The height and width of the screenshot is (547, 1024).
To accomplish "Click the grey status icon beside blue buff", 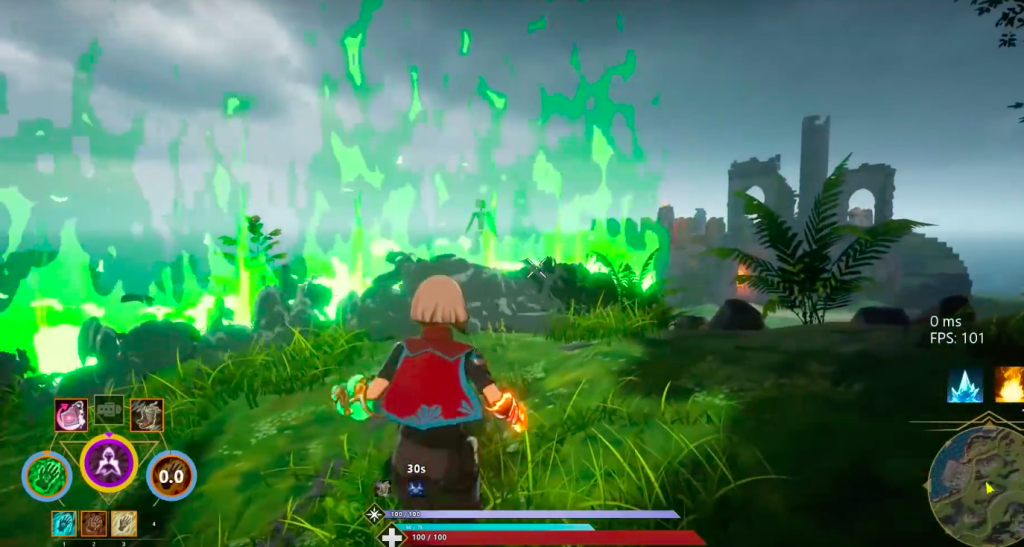I will tap(383, 489).
